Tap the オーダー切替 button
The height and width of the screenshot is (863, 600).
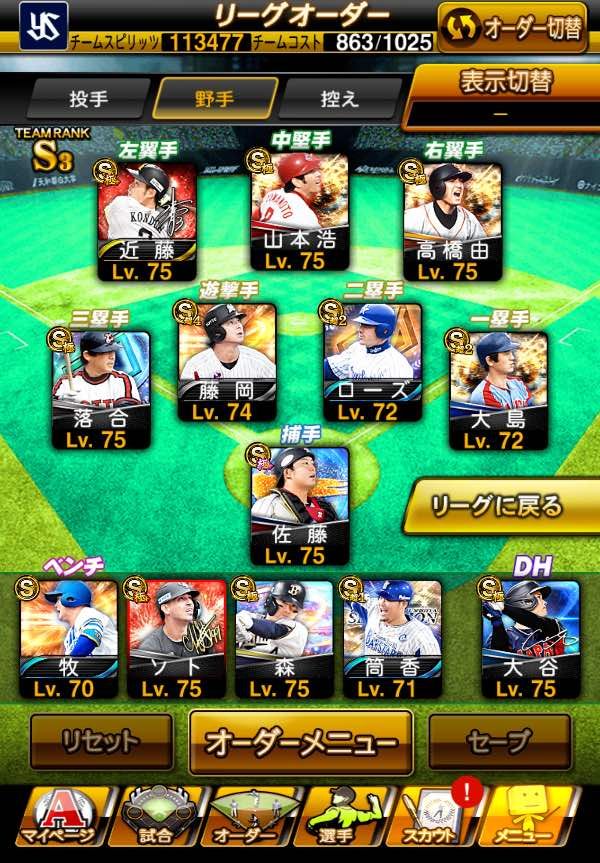click(x=512, y=28)
